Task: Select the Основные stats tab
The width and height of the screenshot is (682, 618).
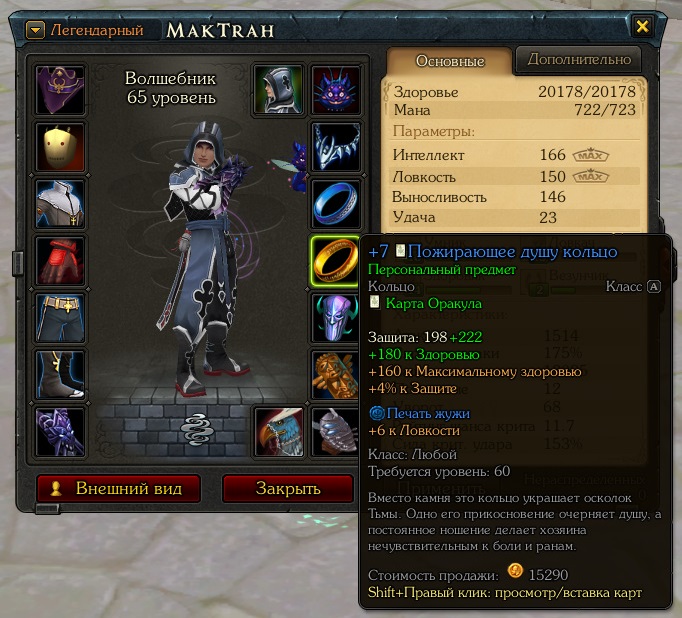Action: click(x=449, y=61)
